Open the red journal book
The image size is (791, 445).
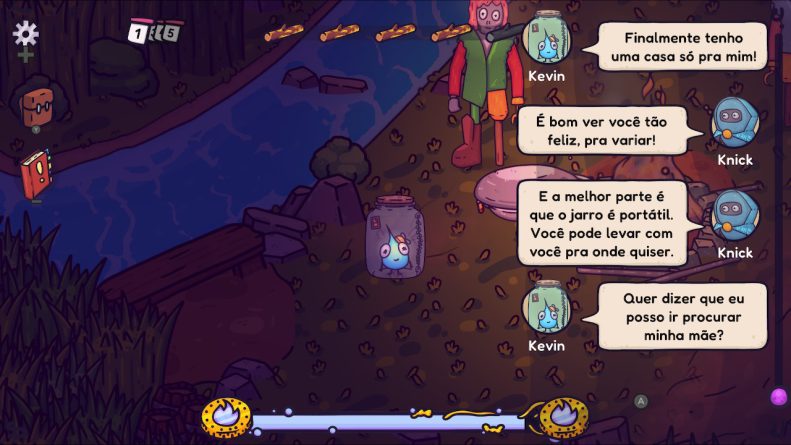coord(35,175)
